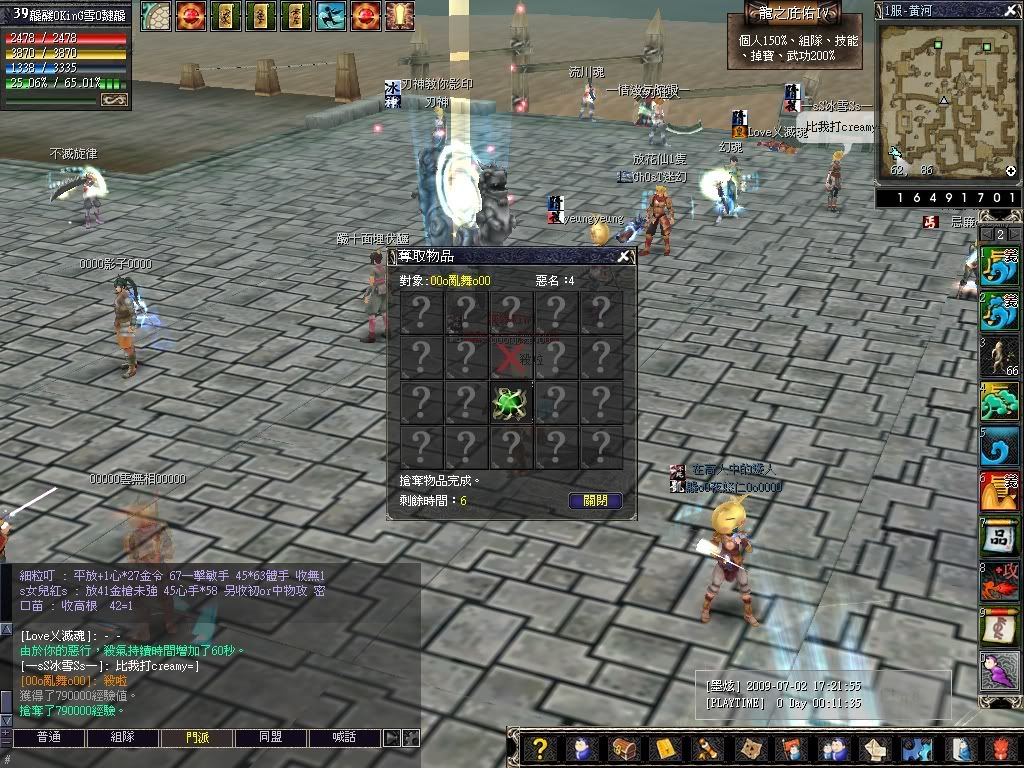This screenshot has height=768, width=1024.
Task: Switch chat to the 普通 channel tab
Action: click(x=48, y=738)
